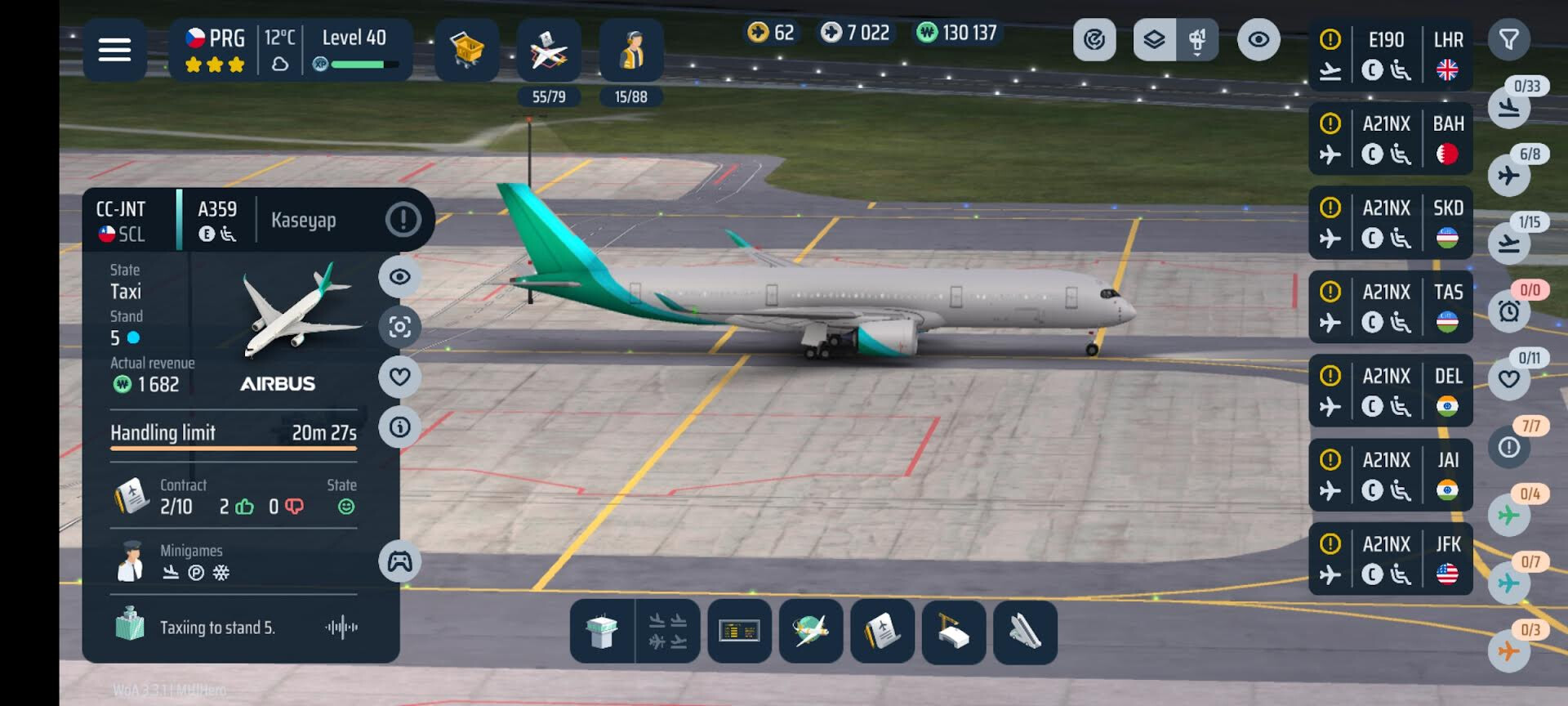Select the A21NX BAH flight card

[x=1390, y=139]
